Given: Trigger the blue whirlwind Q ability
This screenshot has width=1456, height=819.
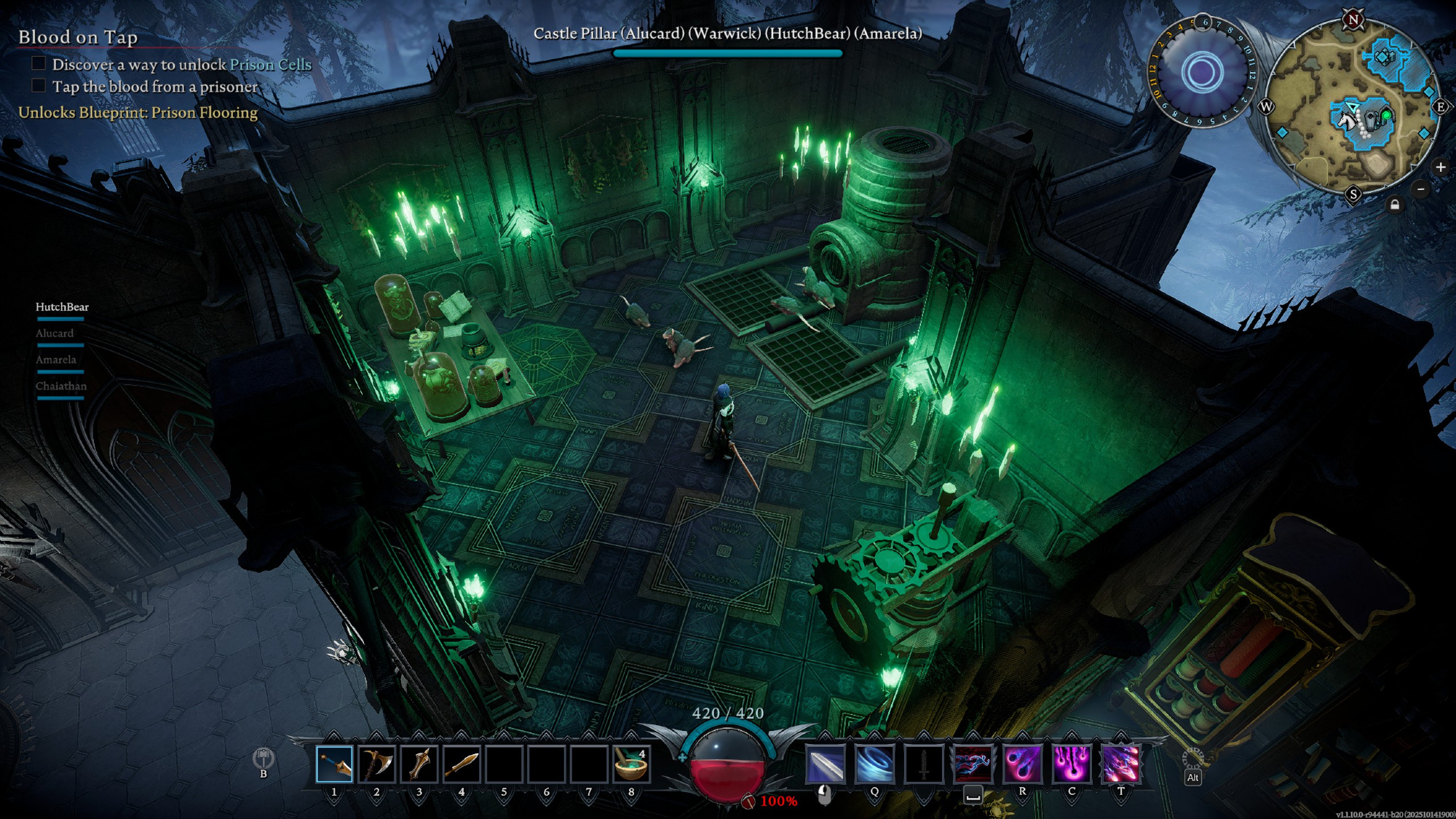Looking at the screenshot, I should [x=874, y=764].
